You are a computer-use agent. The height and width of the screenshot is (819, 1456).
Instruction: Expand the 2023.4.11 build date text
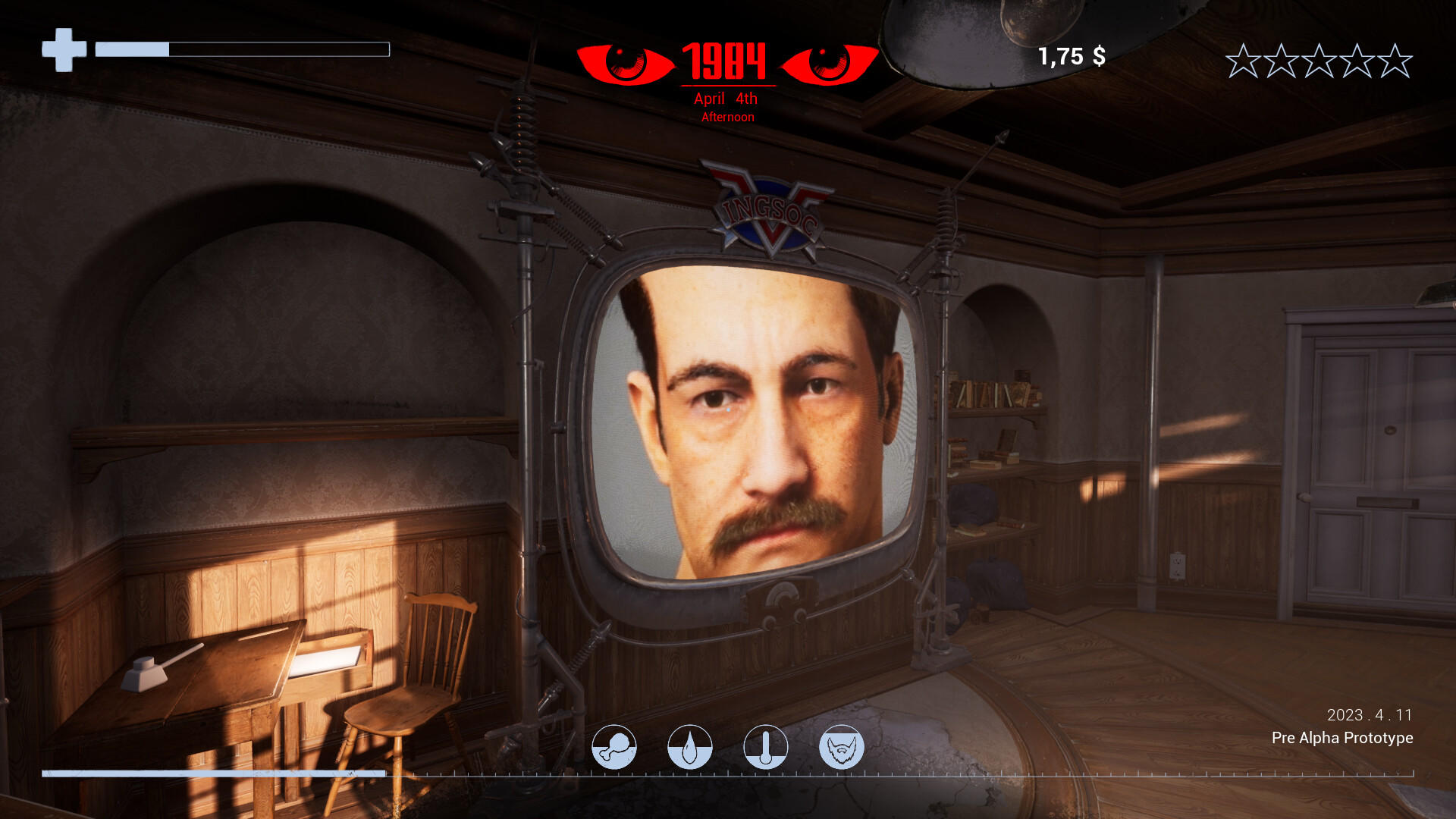pos(1369,714)
